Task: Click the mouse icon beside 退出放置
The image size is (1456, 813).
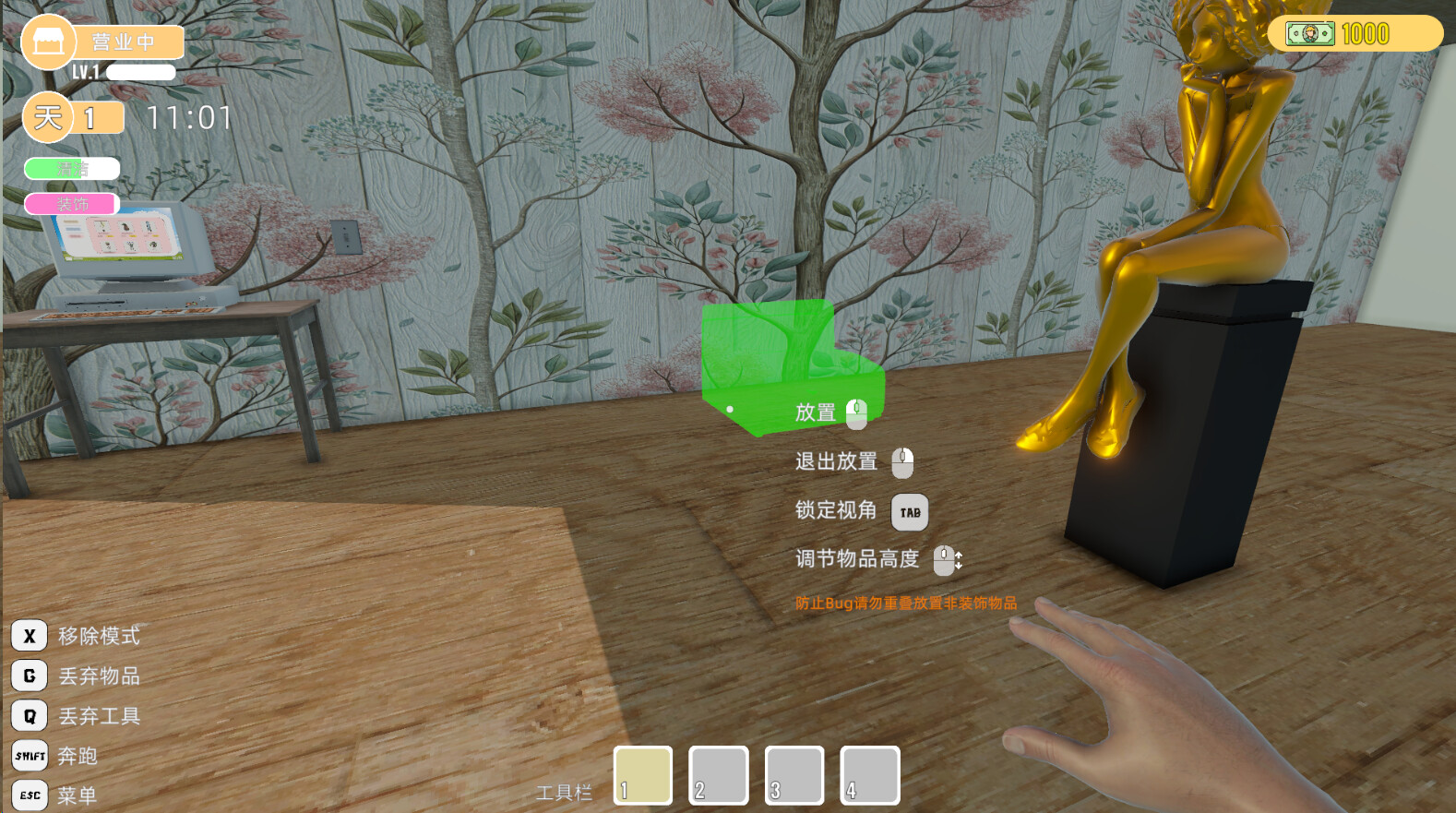Action: click(903, 462)
